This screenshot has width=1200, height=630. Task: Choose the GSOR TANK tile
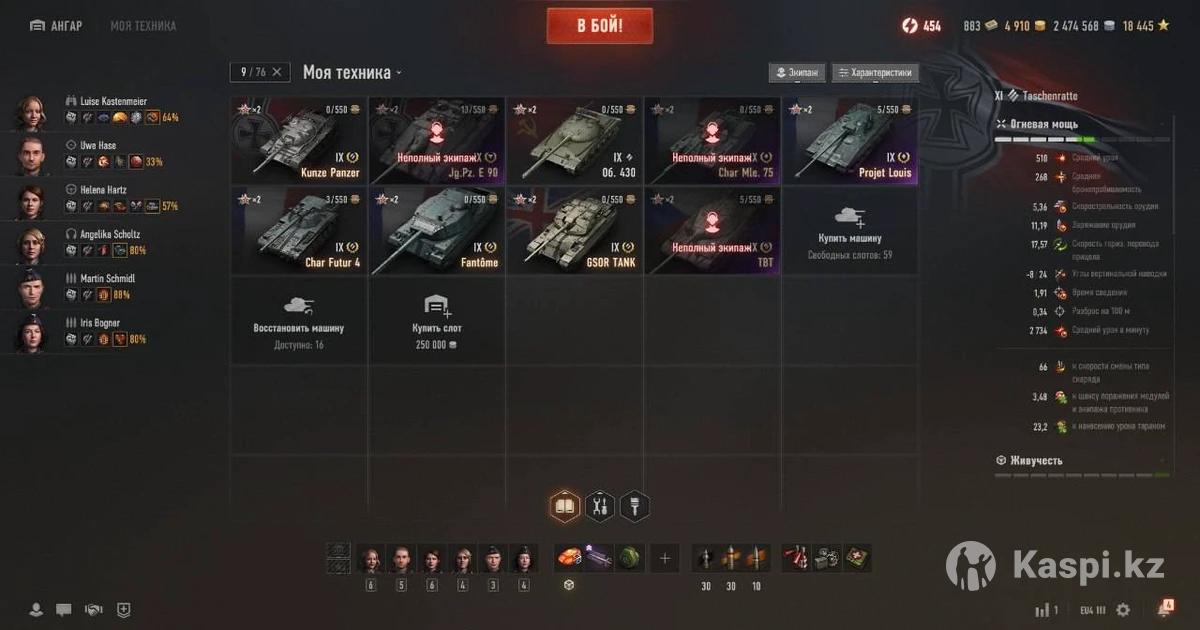[574, 229]
